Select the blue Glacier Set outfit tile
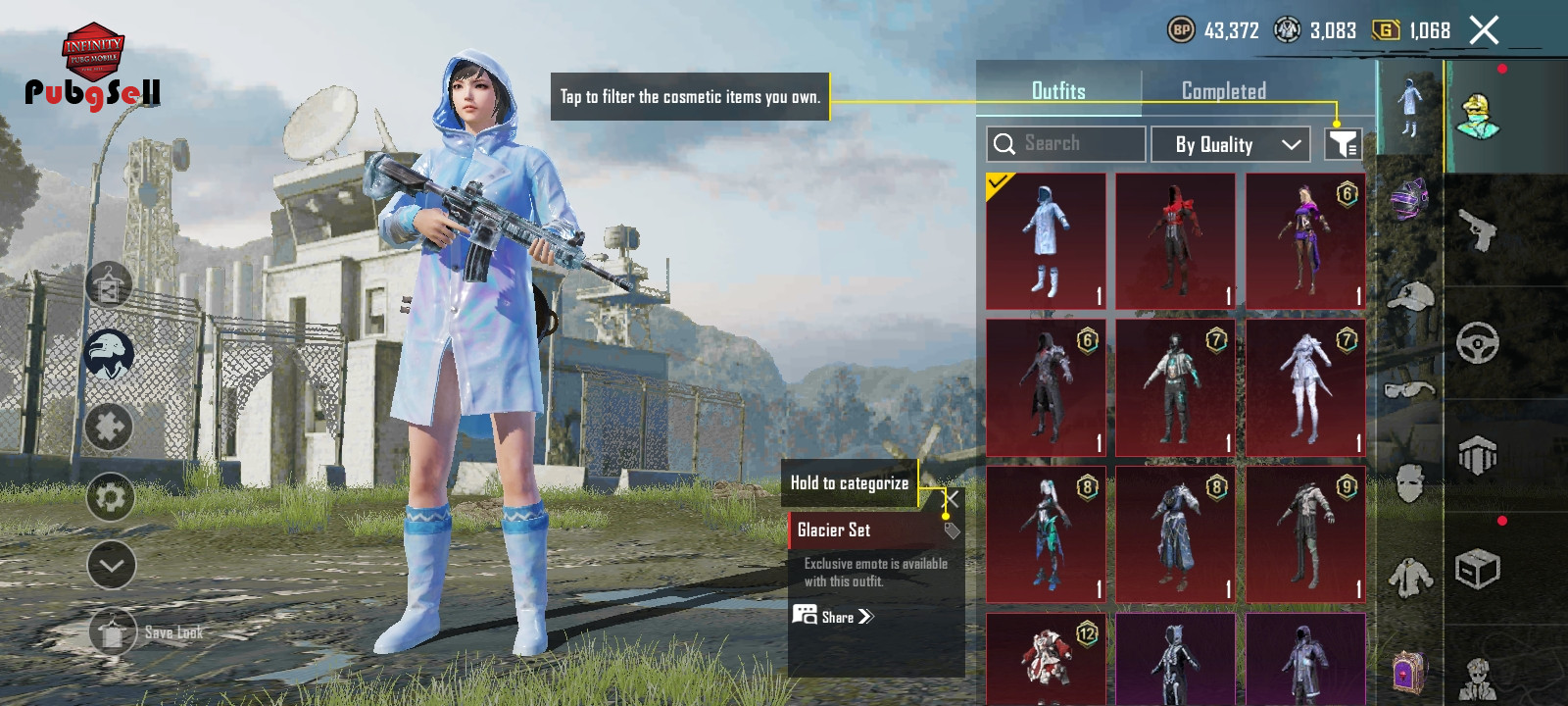This screenshot has height=706, width=1568. click(x=1046, y=241)
